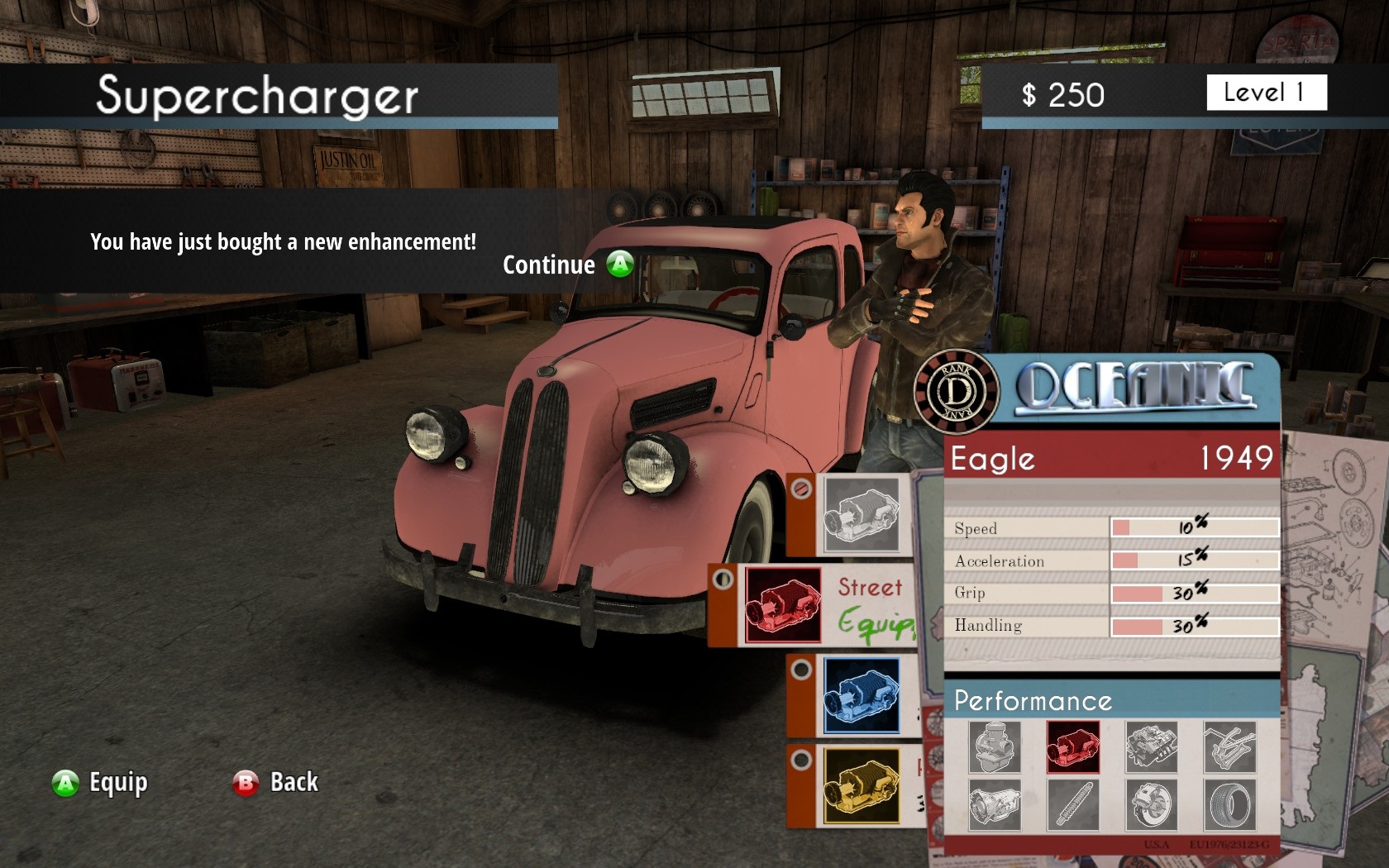Open the carburetor performance slot
This screenshot has width=1389, height=868.
[995, 746]
